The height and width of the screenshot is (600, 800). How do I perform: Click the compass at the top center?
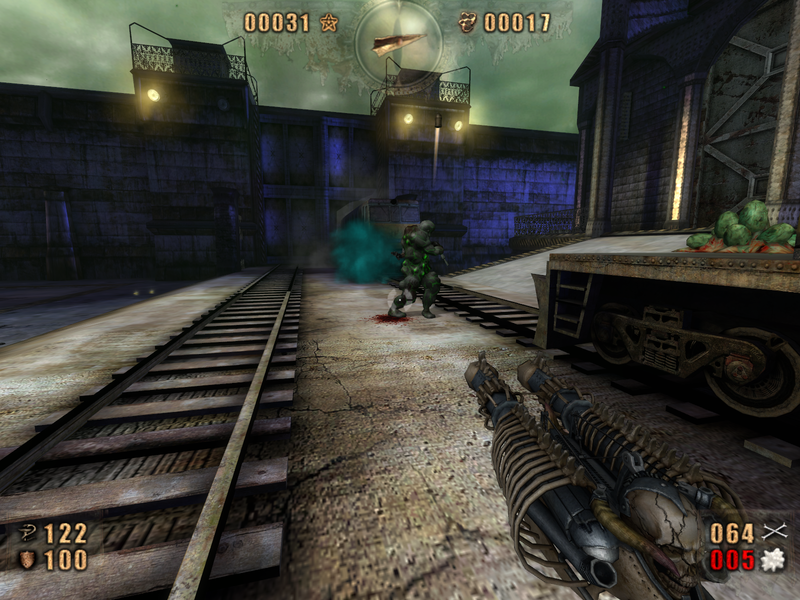[398, 40]
